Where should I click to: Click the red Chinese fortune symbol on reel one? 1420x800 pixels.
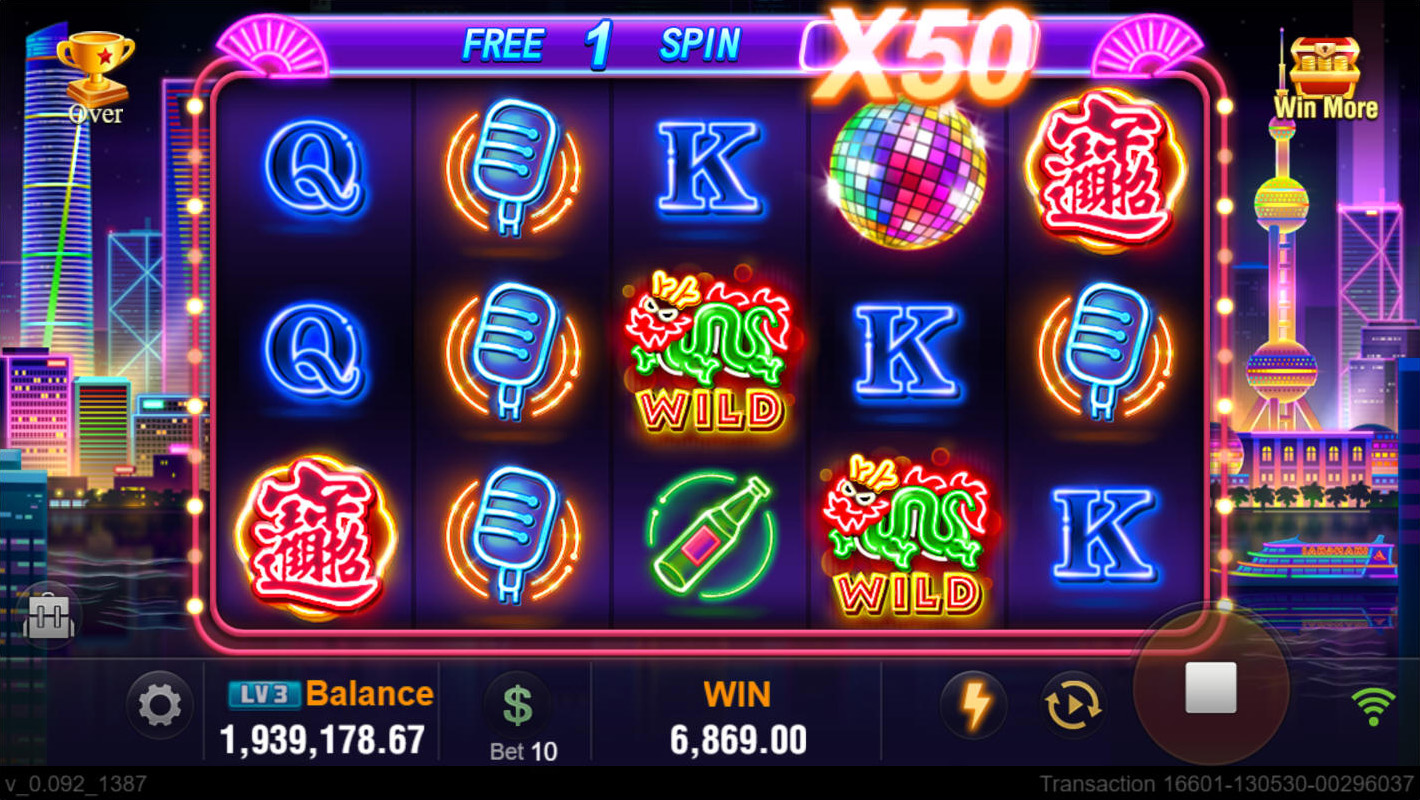(x=316, y=535)
